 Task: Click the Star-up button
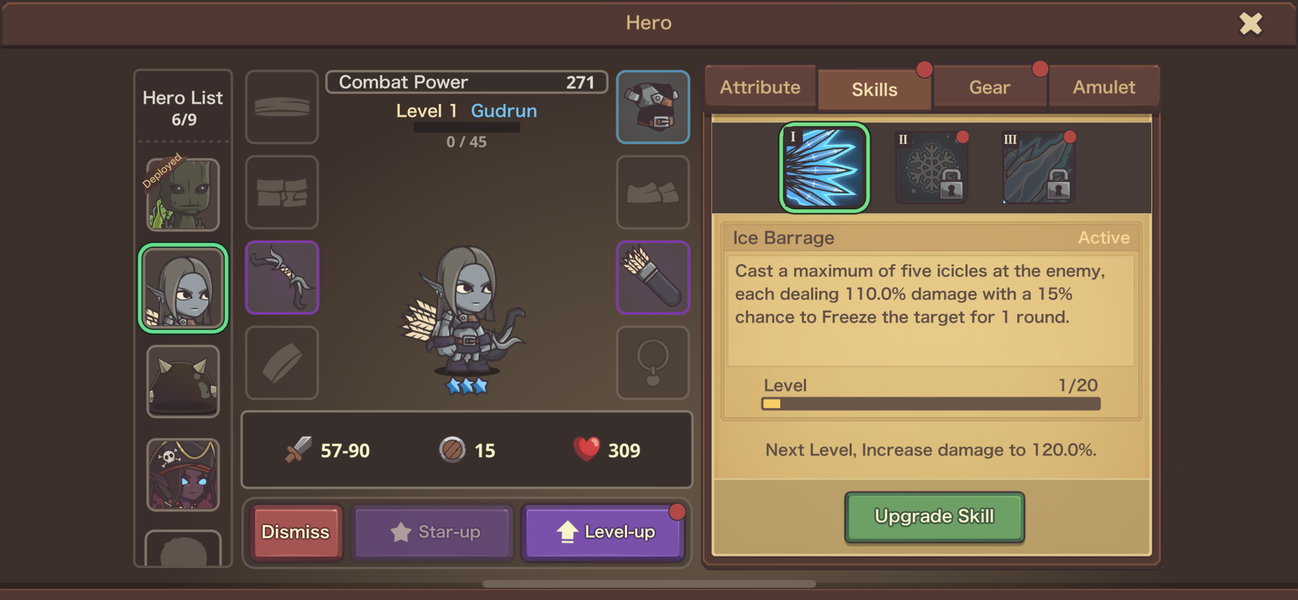[x=434, y=532]
